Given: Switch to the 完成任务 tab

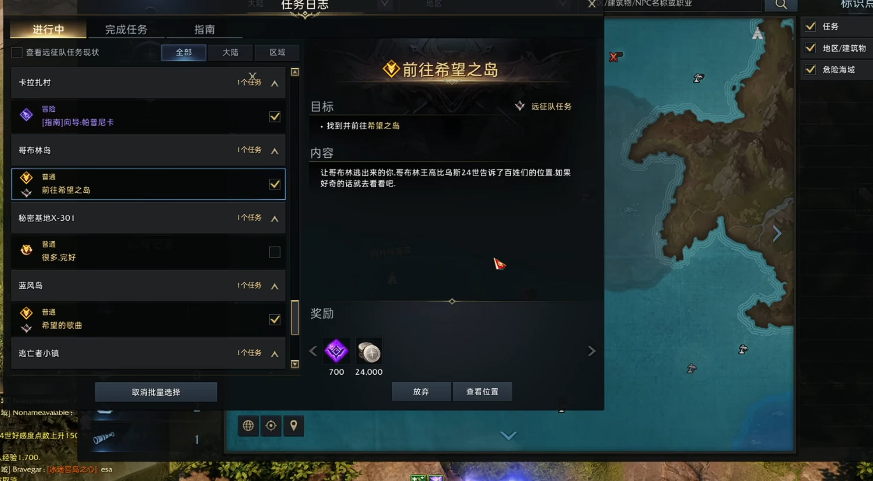Looking at the screenshot, I should (126, 30).
